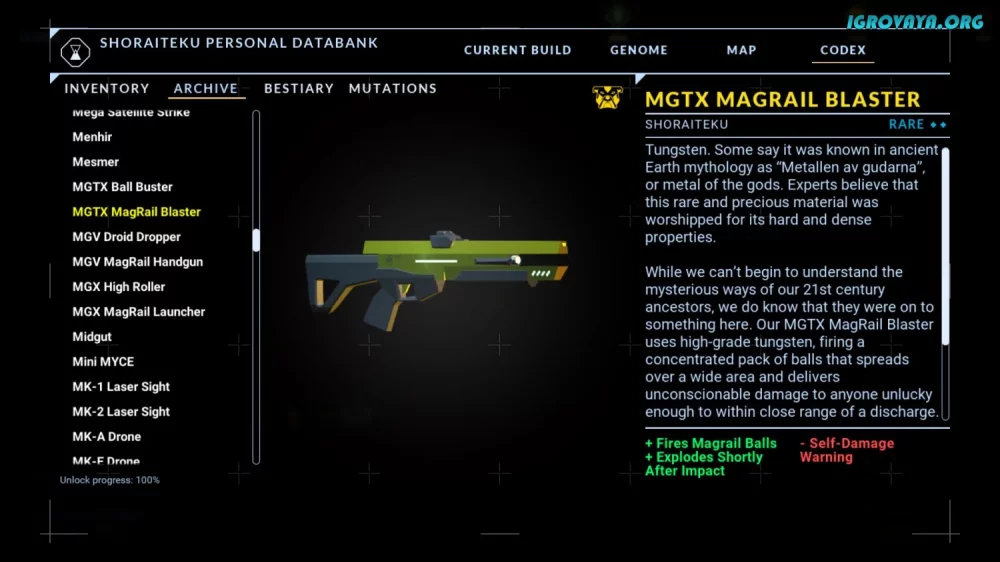This screenshot has width=1000, height=562.
Task: Switch to the Genome tab
Action: [638, 50]
